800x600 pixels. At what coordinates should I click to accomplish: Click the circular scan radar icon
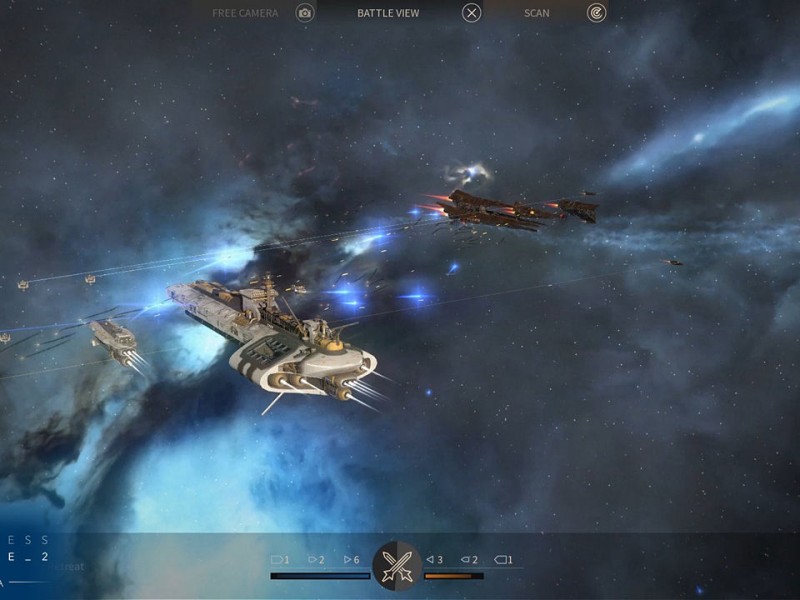pos(596,13)
